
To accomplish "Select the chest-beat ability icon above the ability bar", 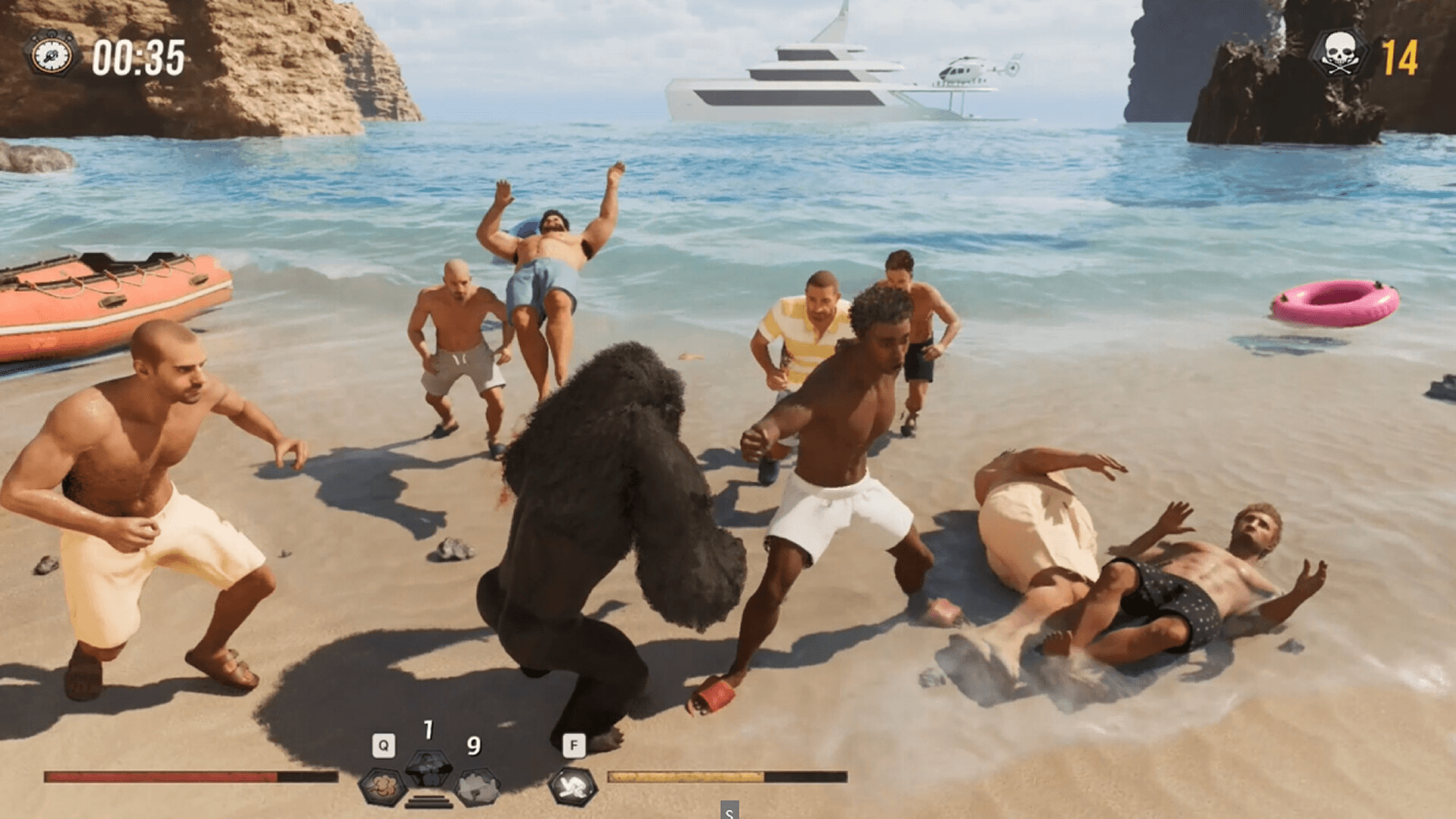I will (427, 770).
